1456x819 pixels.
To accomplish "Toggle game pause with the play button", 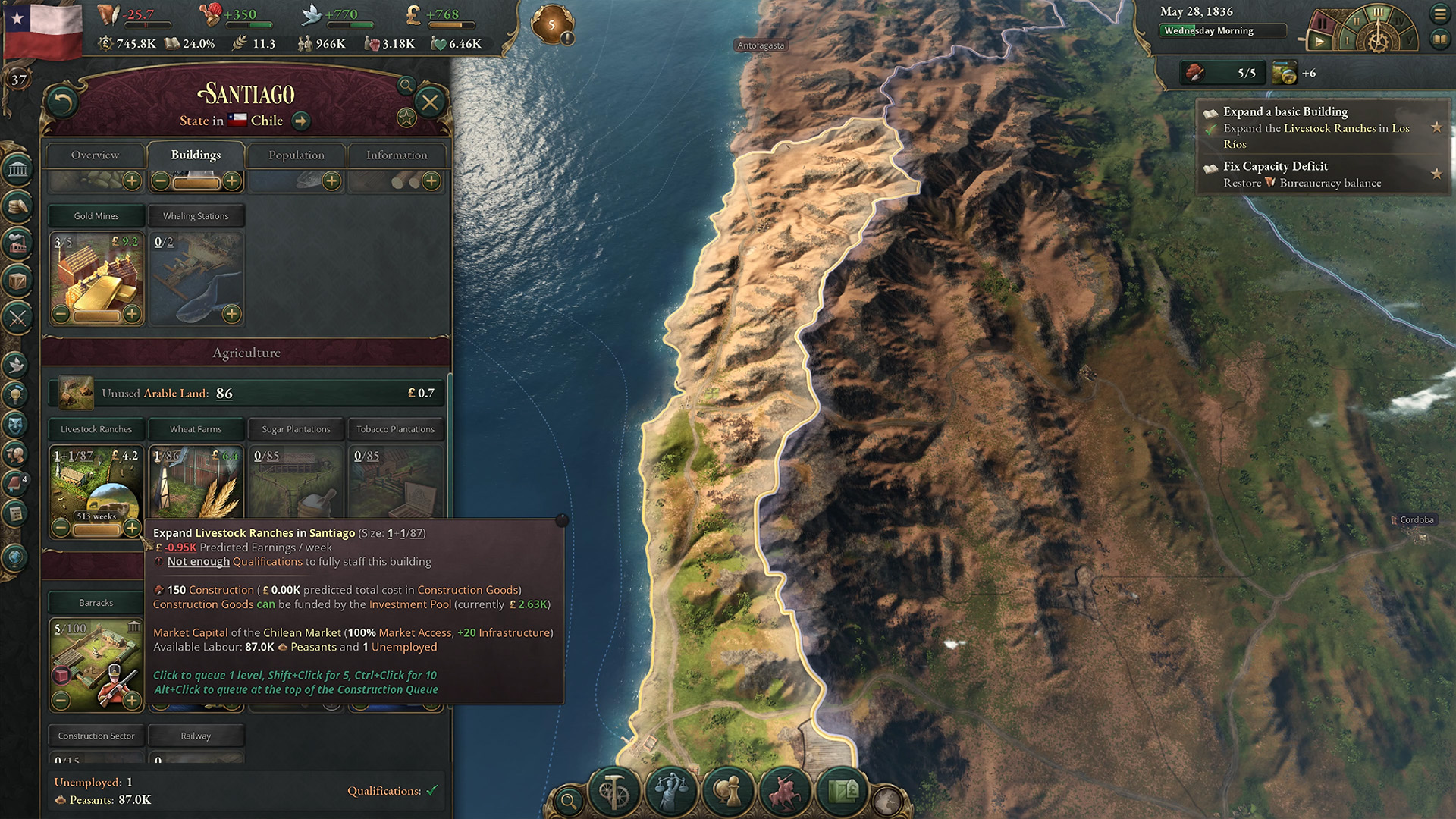I will [x=1319, y=42].
